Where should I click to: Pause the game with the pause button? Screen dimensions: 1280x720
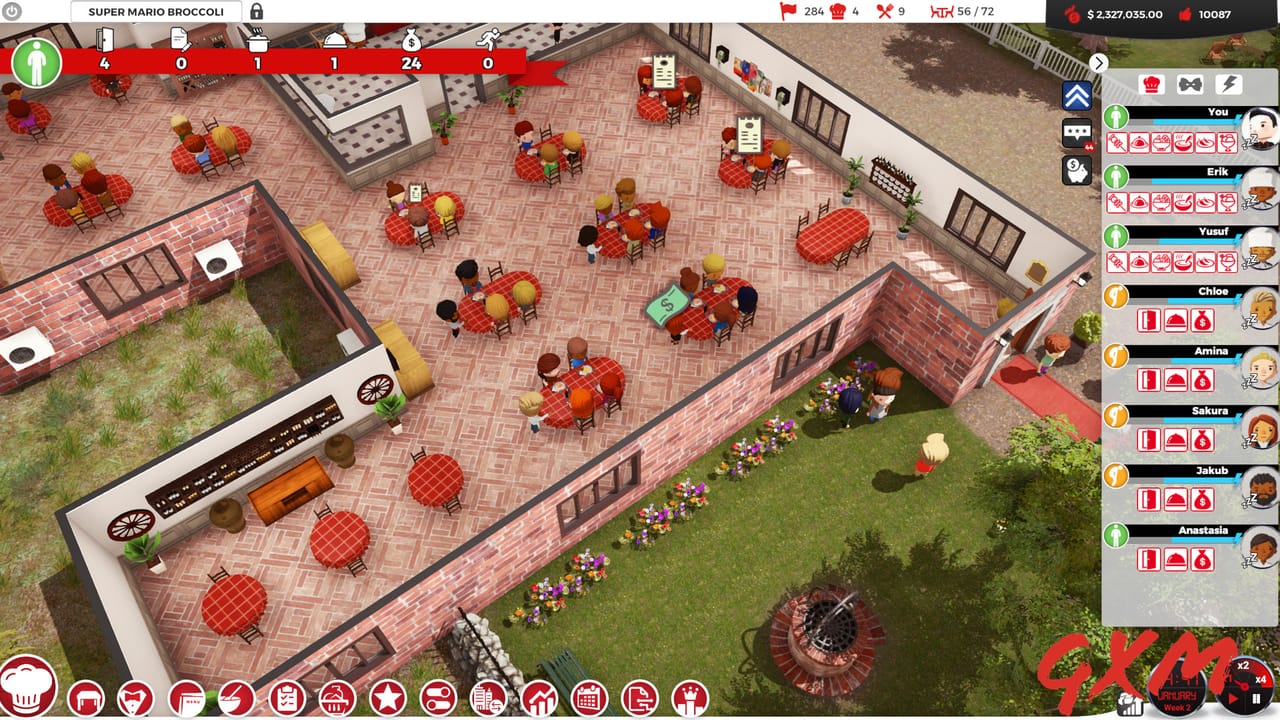pyautogui.click(x=1256, y=698)
